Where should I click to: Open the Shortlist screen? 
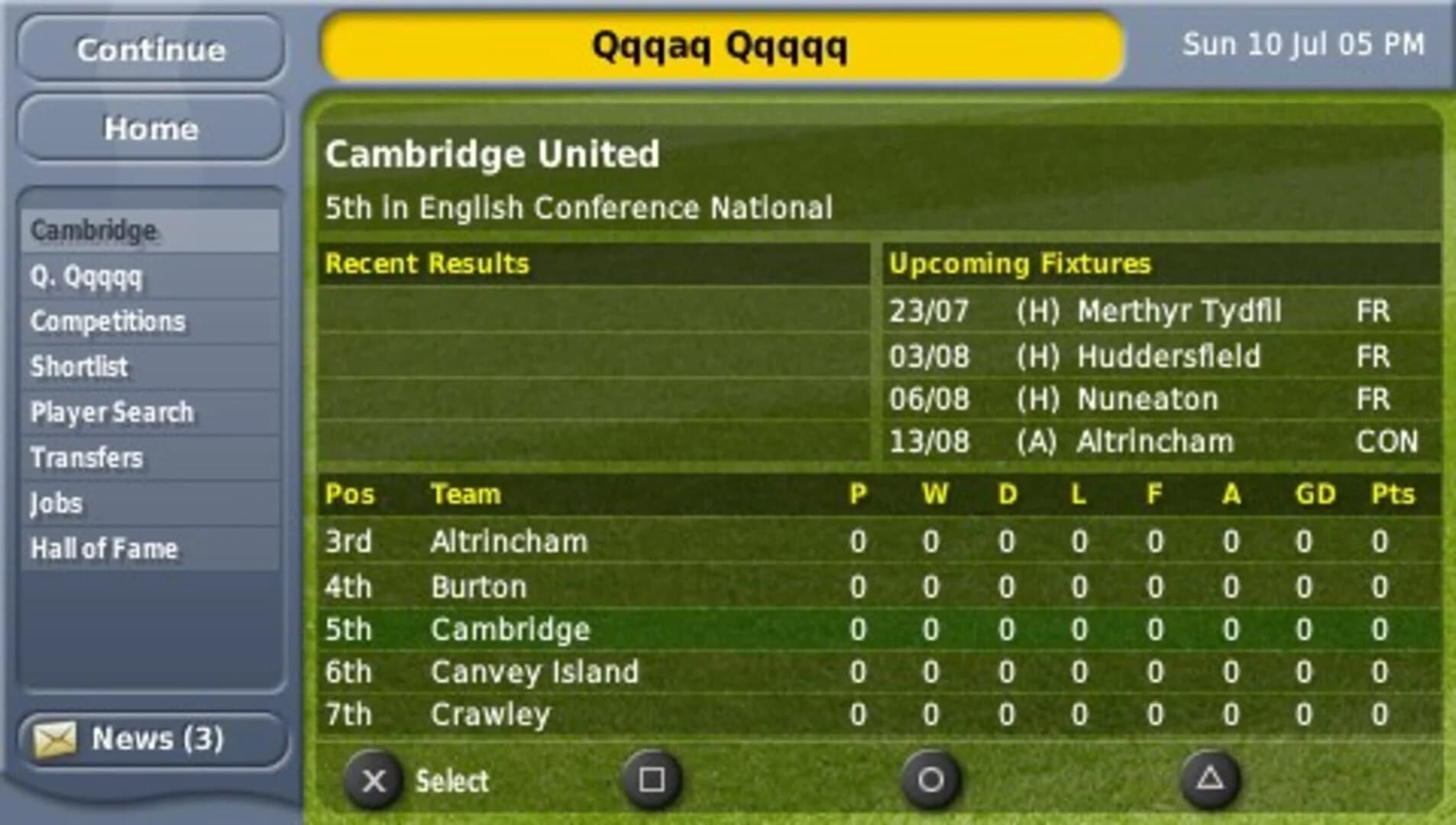[x=79, y=367]
